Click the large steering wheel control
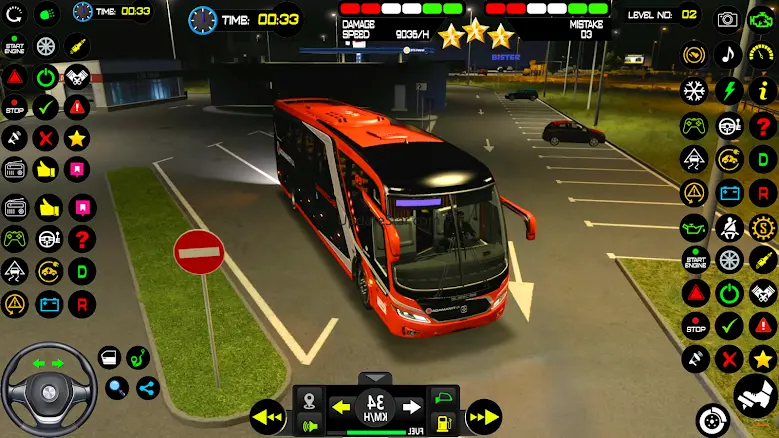779x438 pixels. (x=47, y=385)
